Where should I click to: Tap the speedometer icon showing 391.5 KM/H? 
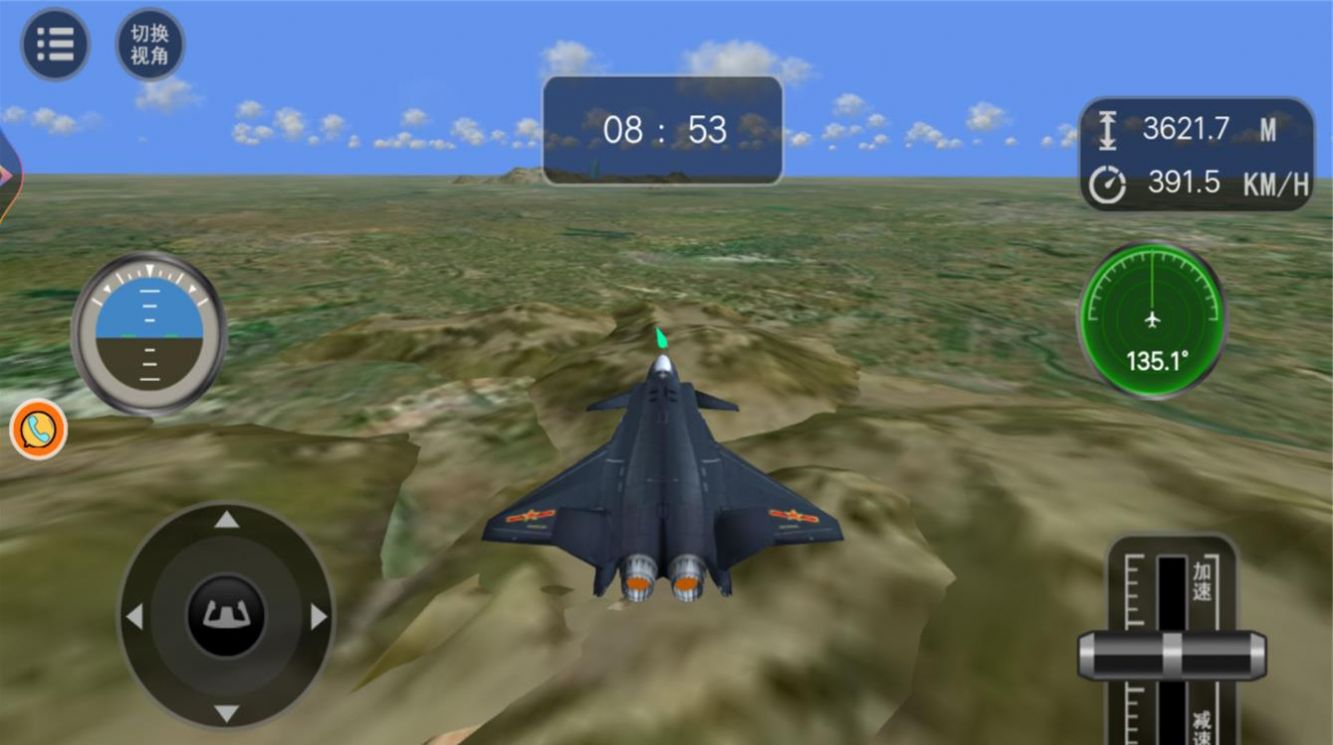click(x=1108, y=183)
